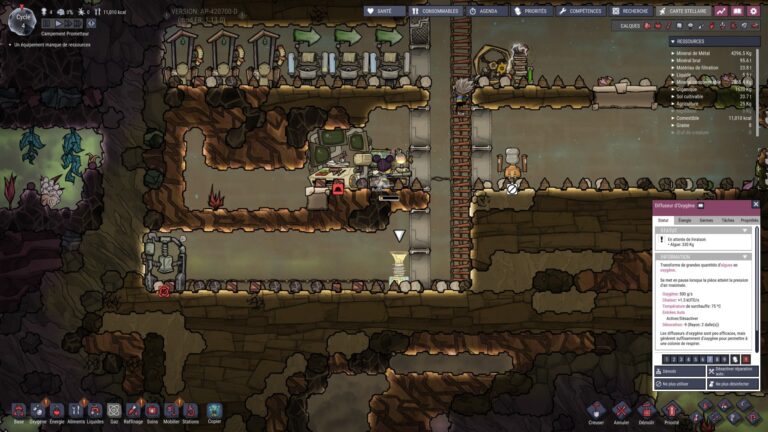The image size is (768, 432).
Task: Open the Carte Stellaire screen
Action: (684, 11)
